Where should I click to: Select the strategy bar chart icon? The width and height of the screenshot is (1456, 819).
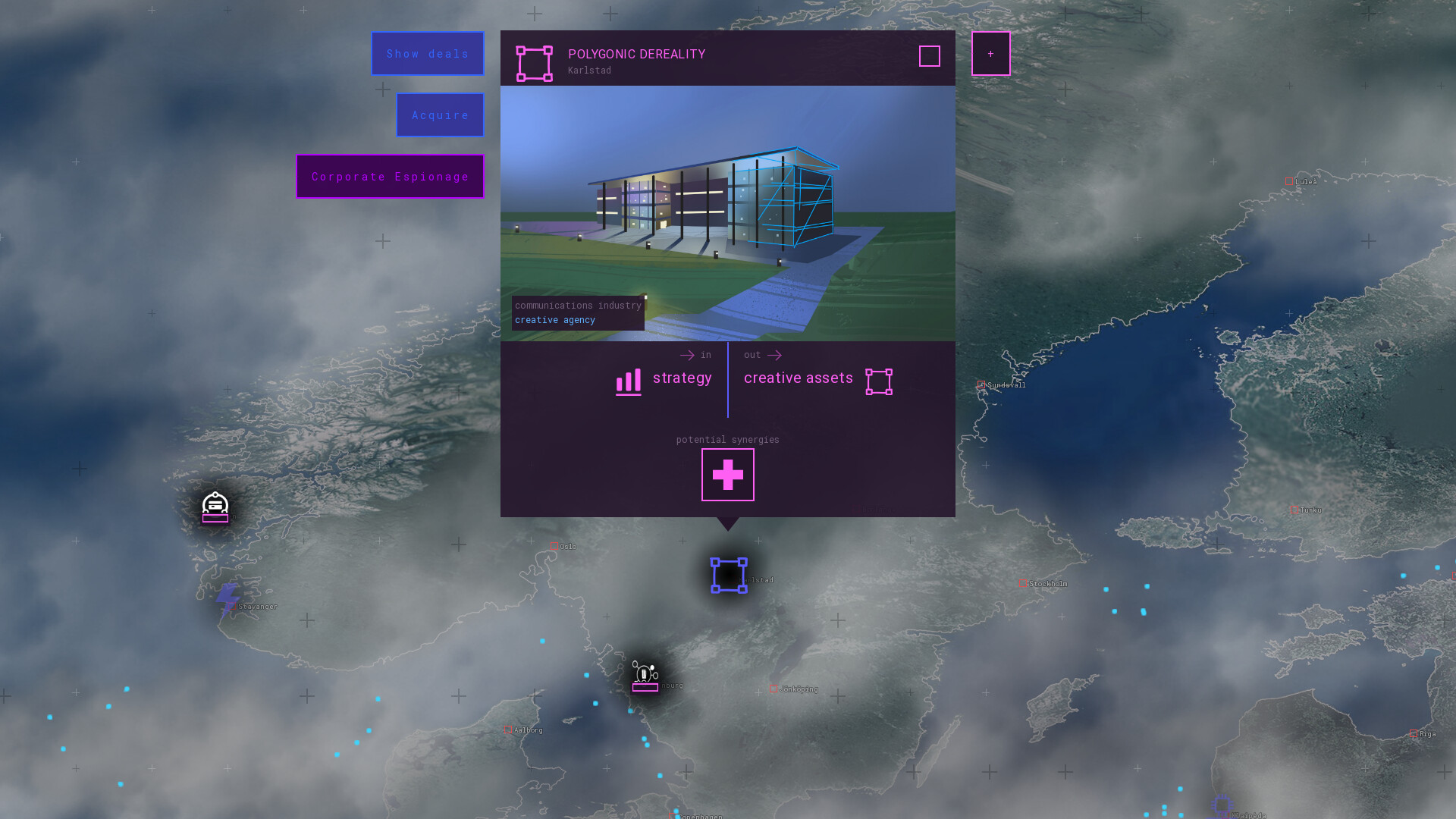(627, 381)
